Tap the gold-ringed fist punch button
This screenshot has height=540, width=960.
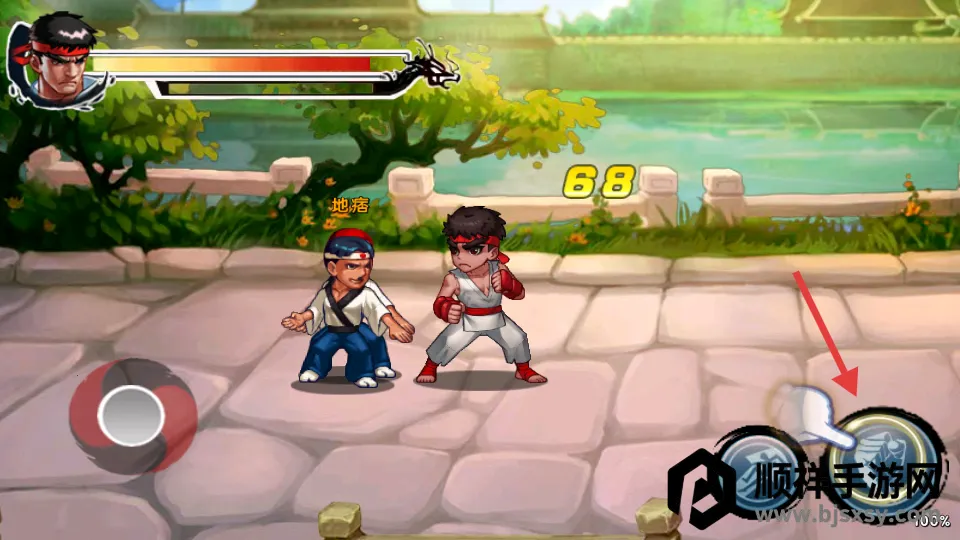(x=890, y=457)
